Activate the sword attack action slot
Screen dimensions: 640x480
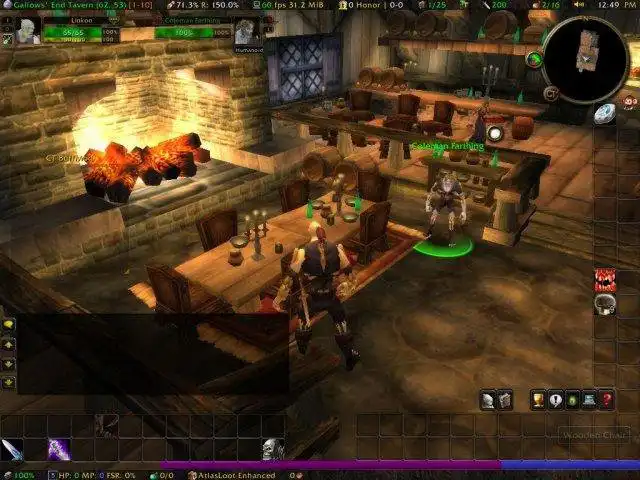click(x=12, y=449)
